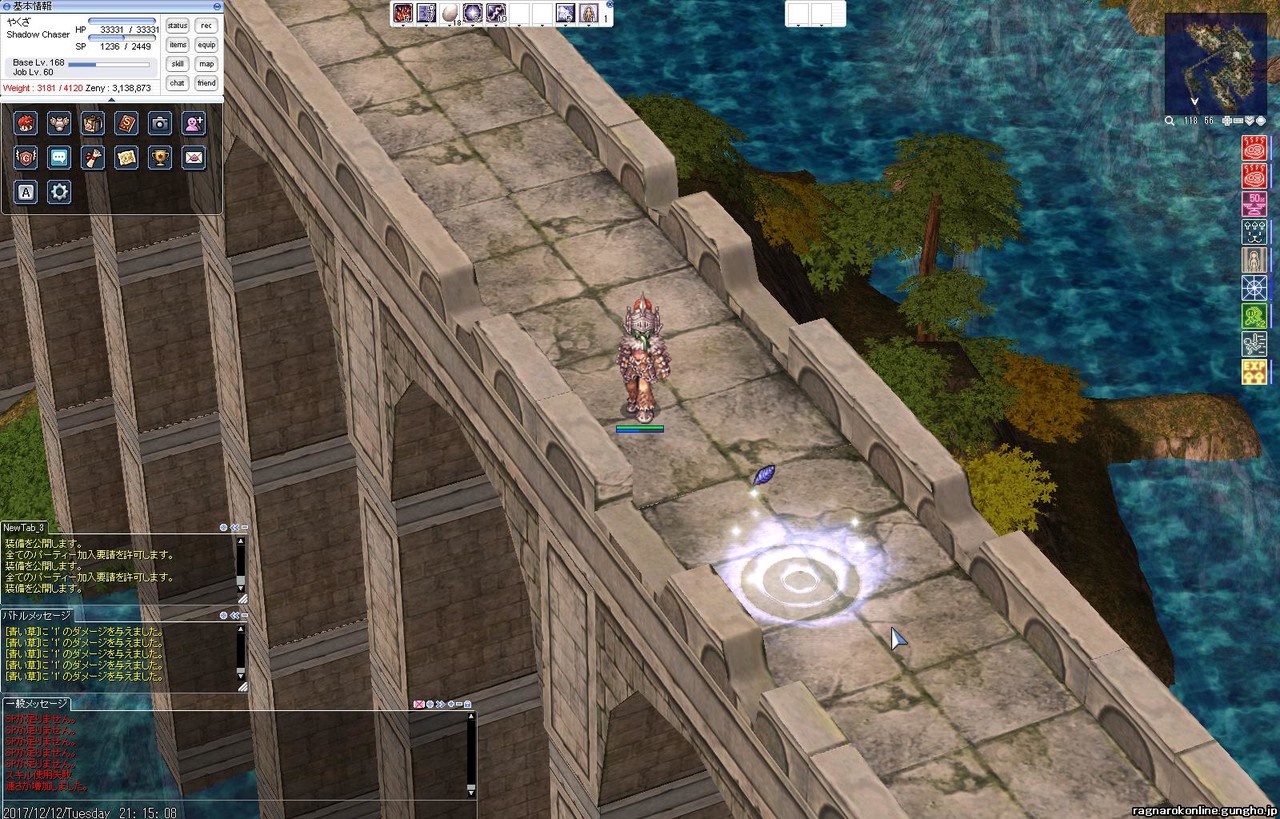1280x819 pixels.
Task: Click the speech bubble chat icon
Action: pos(59,157)
